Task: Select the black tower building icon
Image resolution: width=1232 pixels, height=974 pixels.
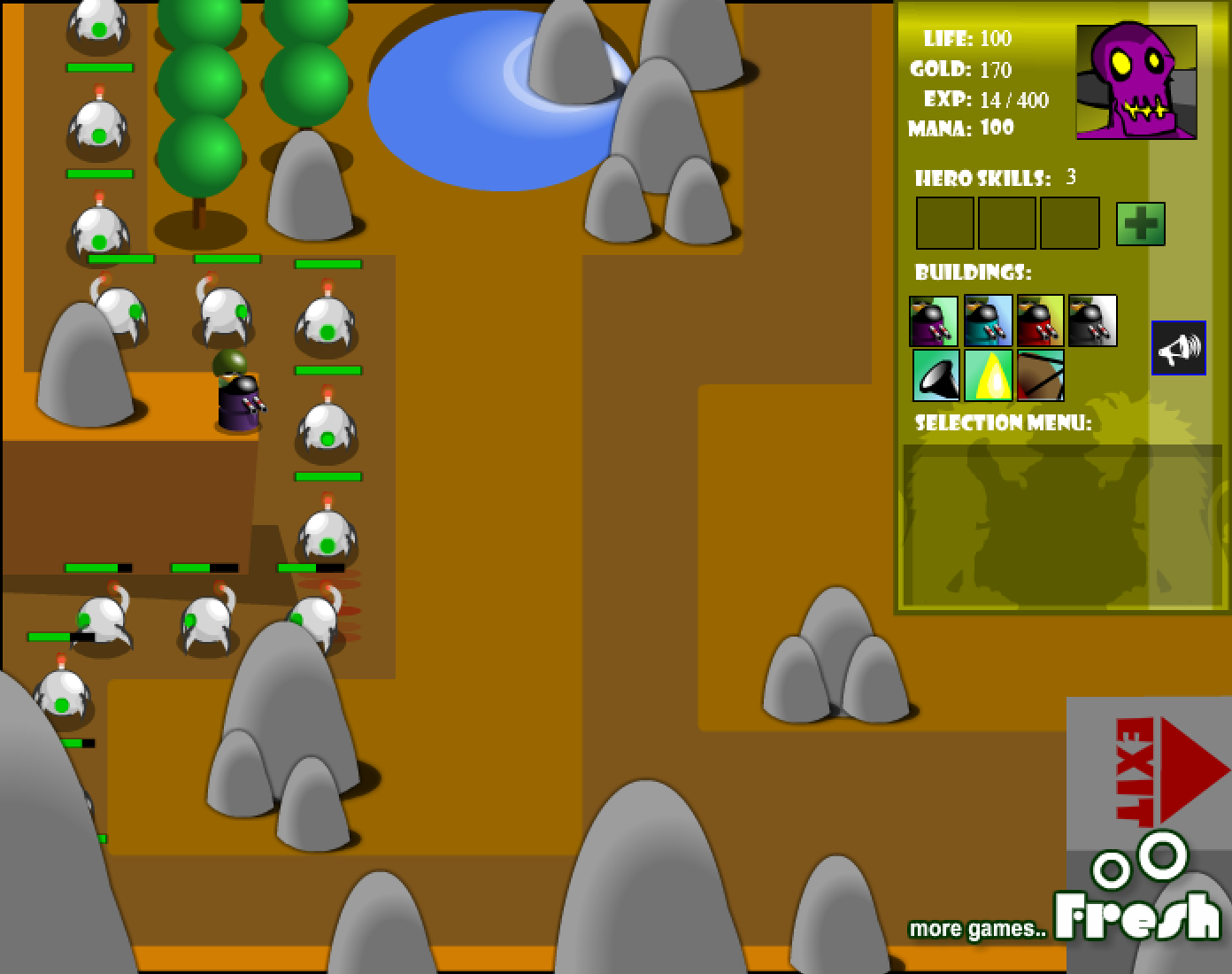Action: tap(1092, 321)
